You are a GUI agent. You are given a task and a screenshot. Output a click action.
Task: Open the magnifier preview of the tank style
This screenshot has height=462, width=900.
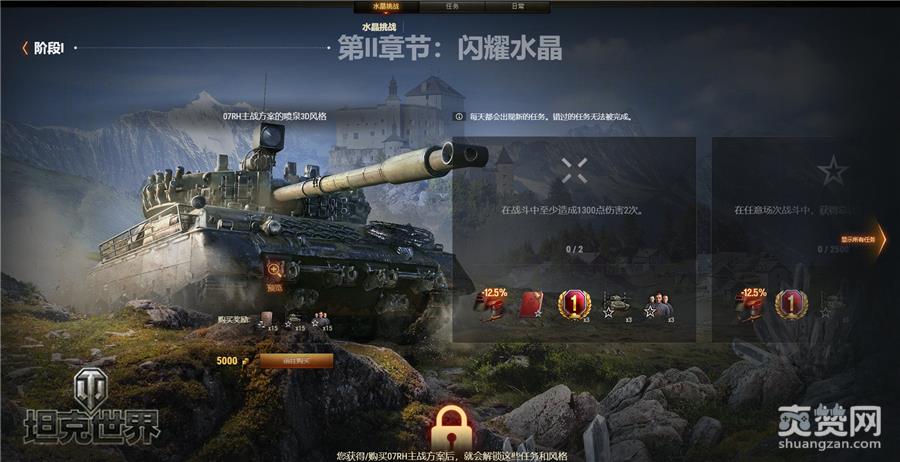coord(274,269)
